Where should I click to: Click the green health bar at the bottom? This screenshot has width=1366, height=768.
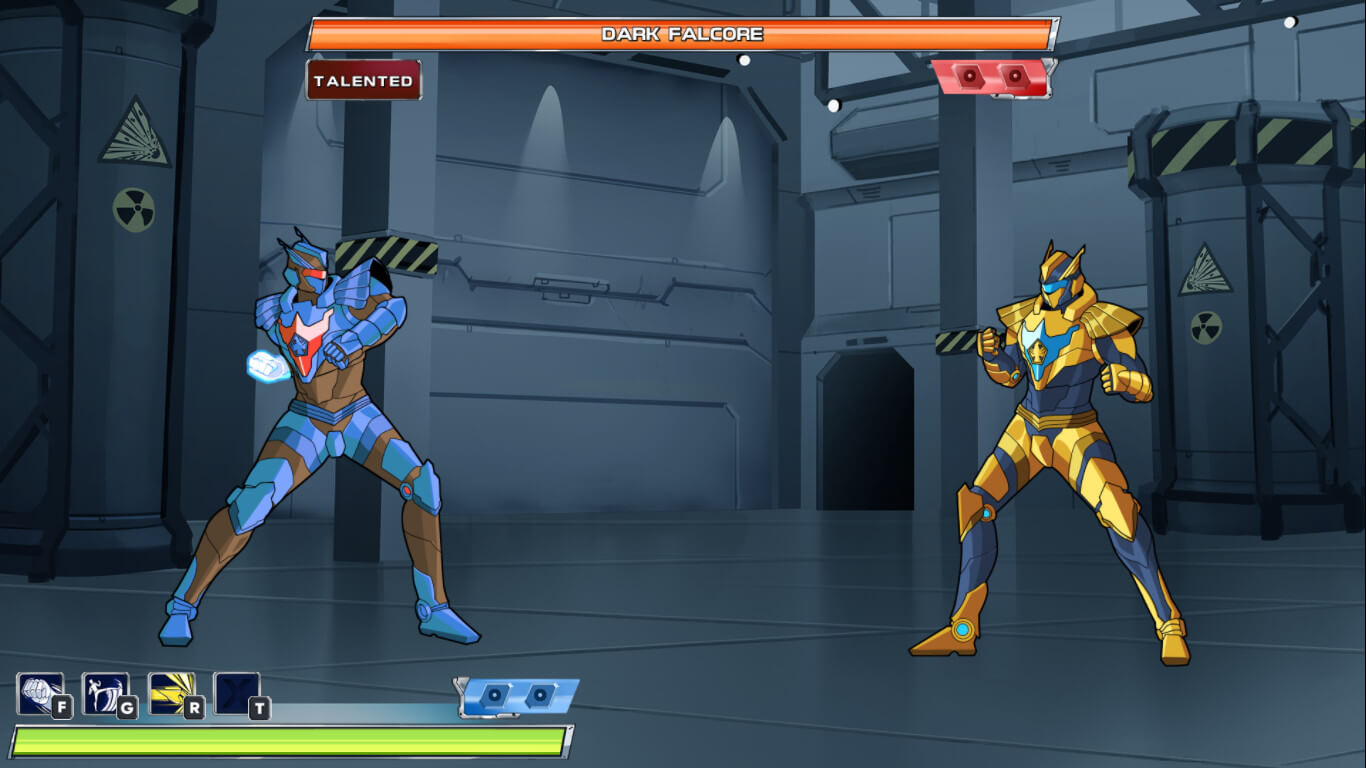coord(290,740)
